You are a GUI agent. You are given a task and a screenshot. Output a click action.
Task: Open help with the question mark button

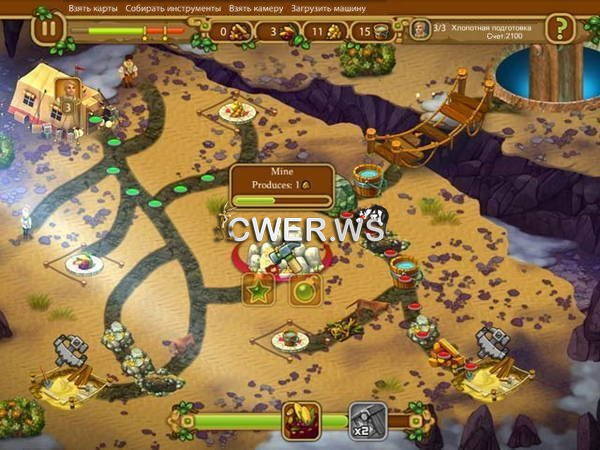565,27
